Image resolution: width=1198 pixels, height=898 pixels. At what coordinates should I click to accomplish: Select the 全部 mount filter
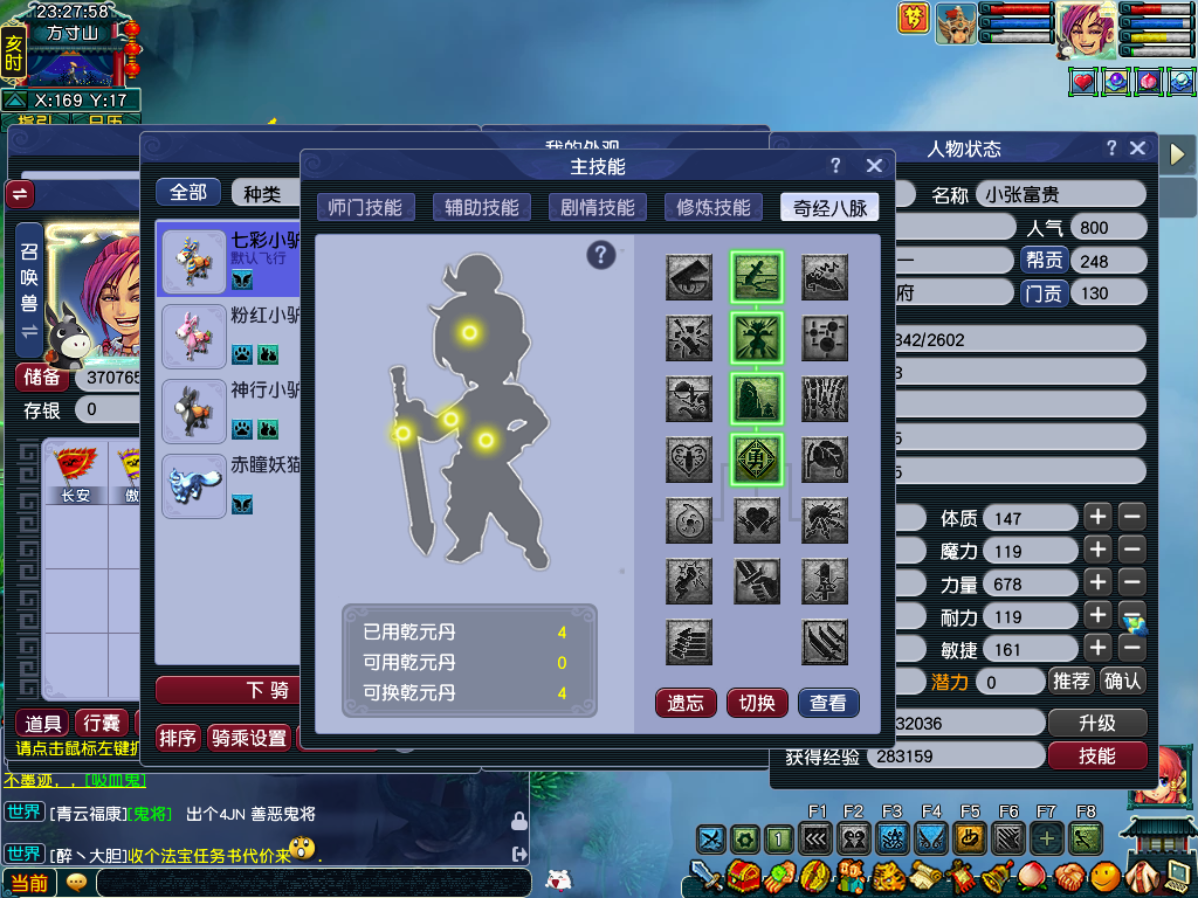(x=188, y=192)
